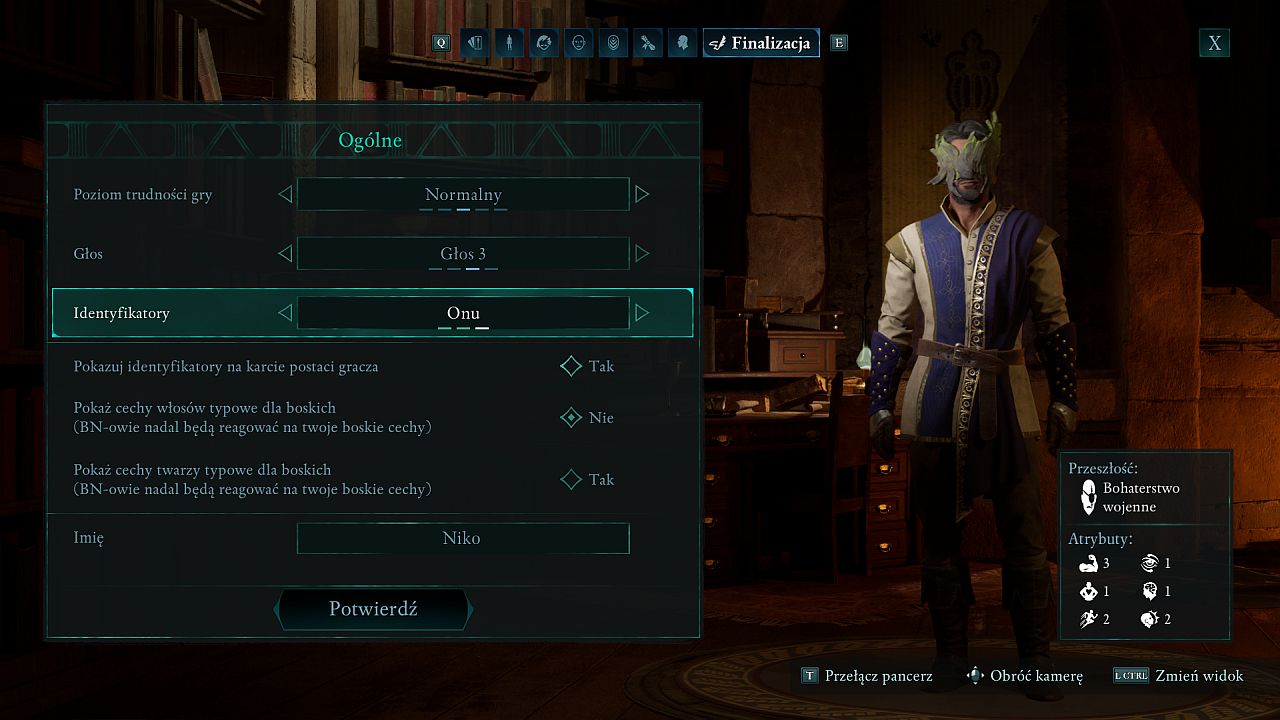Image resolution: width=1280 pixels, height=720 pixels.
Task: Open the hairstyle head tab
Action: tap(544, 43)
